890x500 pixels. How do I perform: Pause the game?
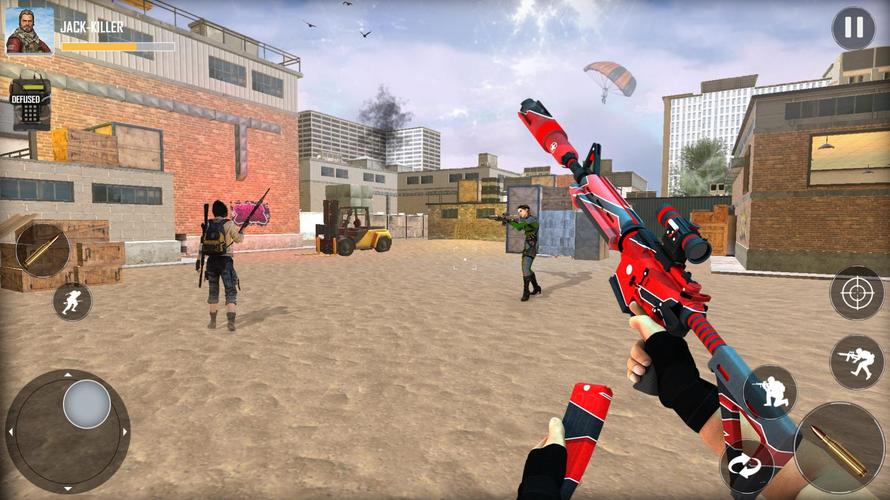click(853, 28)
